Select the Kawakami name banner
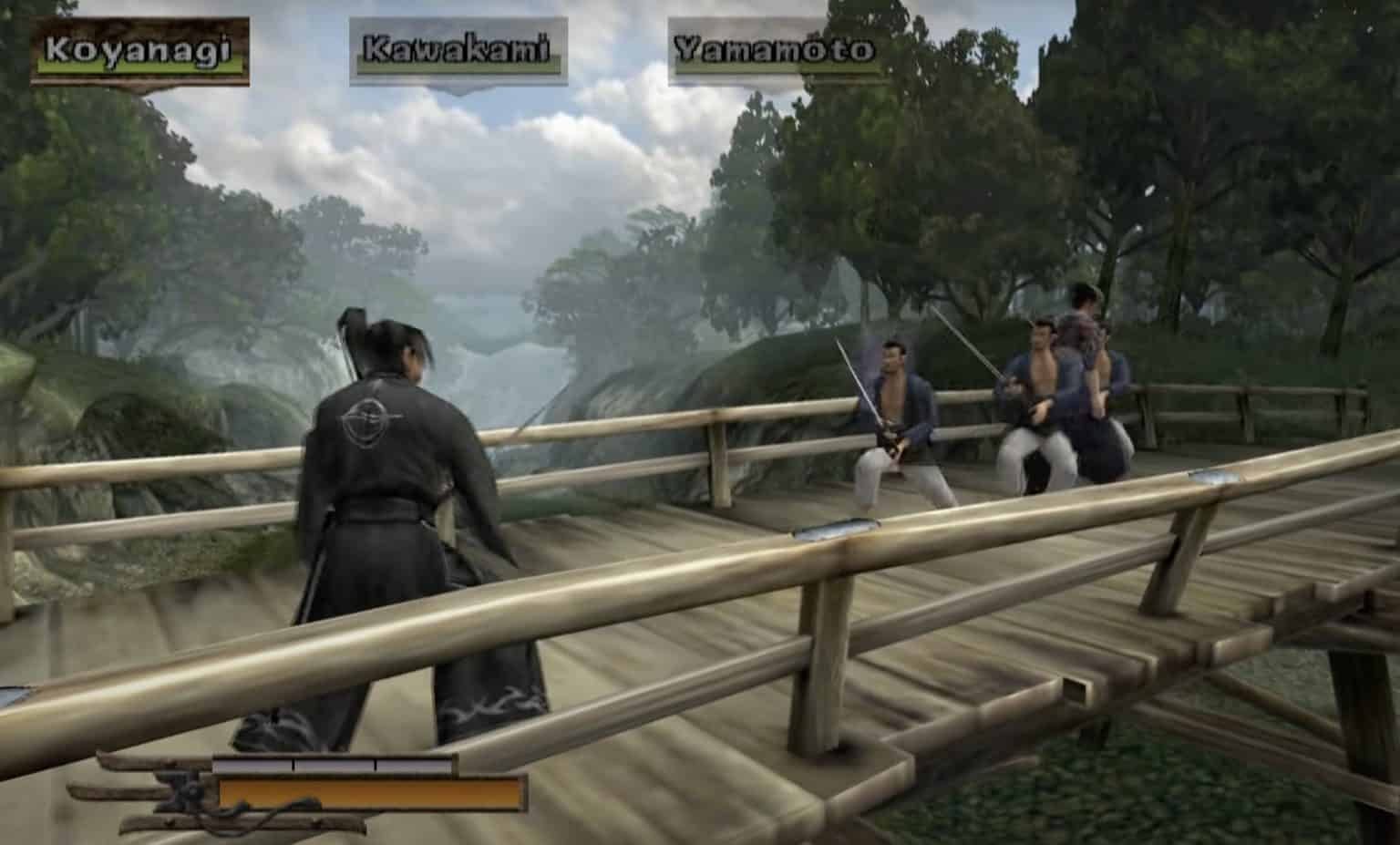 (453, 49)
